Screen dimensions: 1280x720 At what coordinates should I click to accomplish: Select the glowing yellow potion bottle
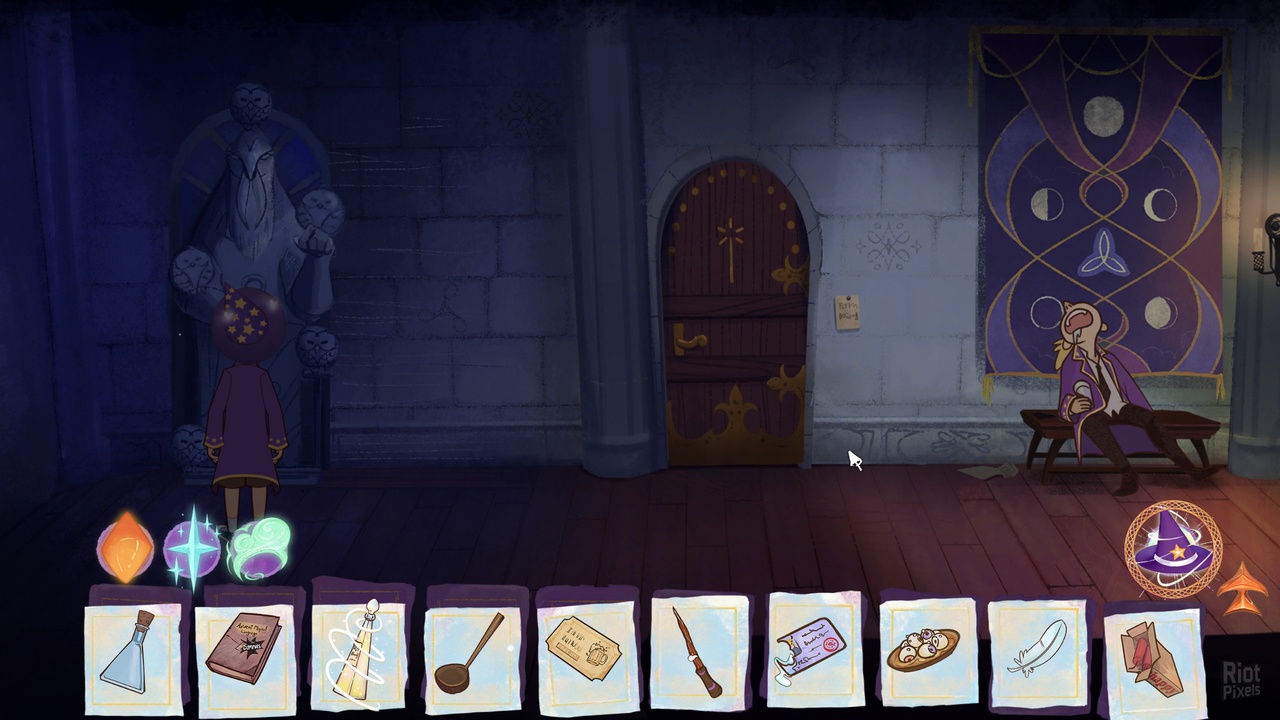(x=360, y=653)
